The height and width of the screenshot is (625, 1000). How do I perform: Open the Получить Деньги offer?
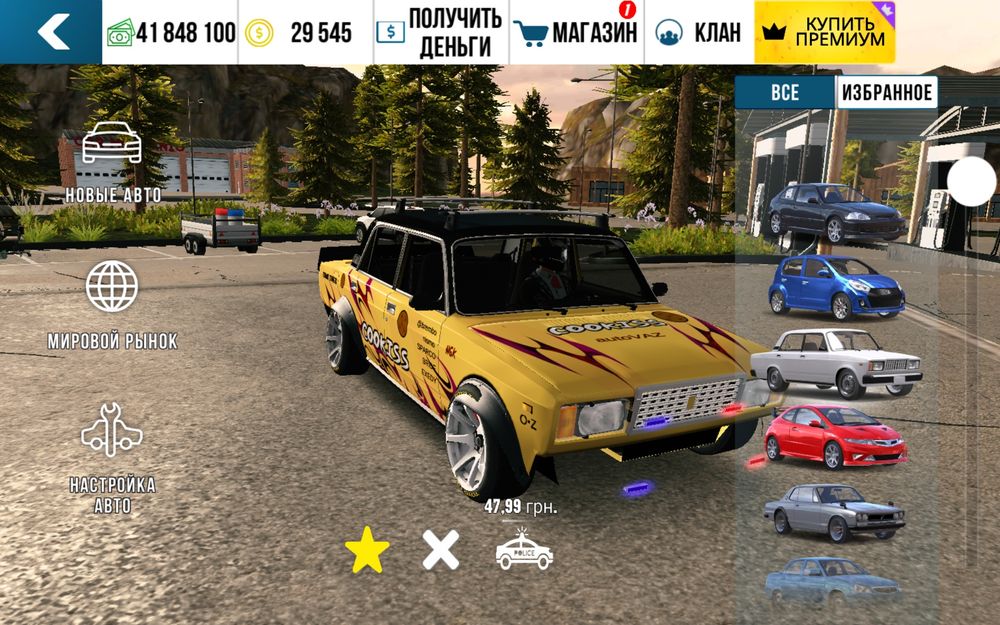441,32
